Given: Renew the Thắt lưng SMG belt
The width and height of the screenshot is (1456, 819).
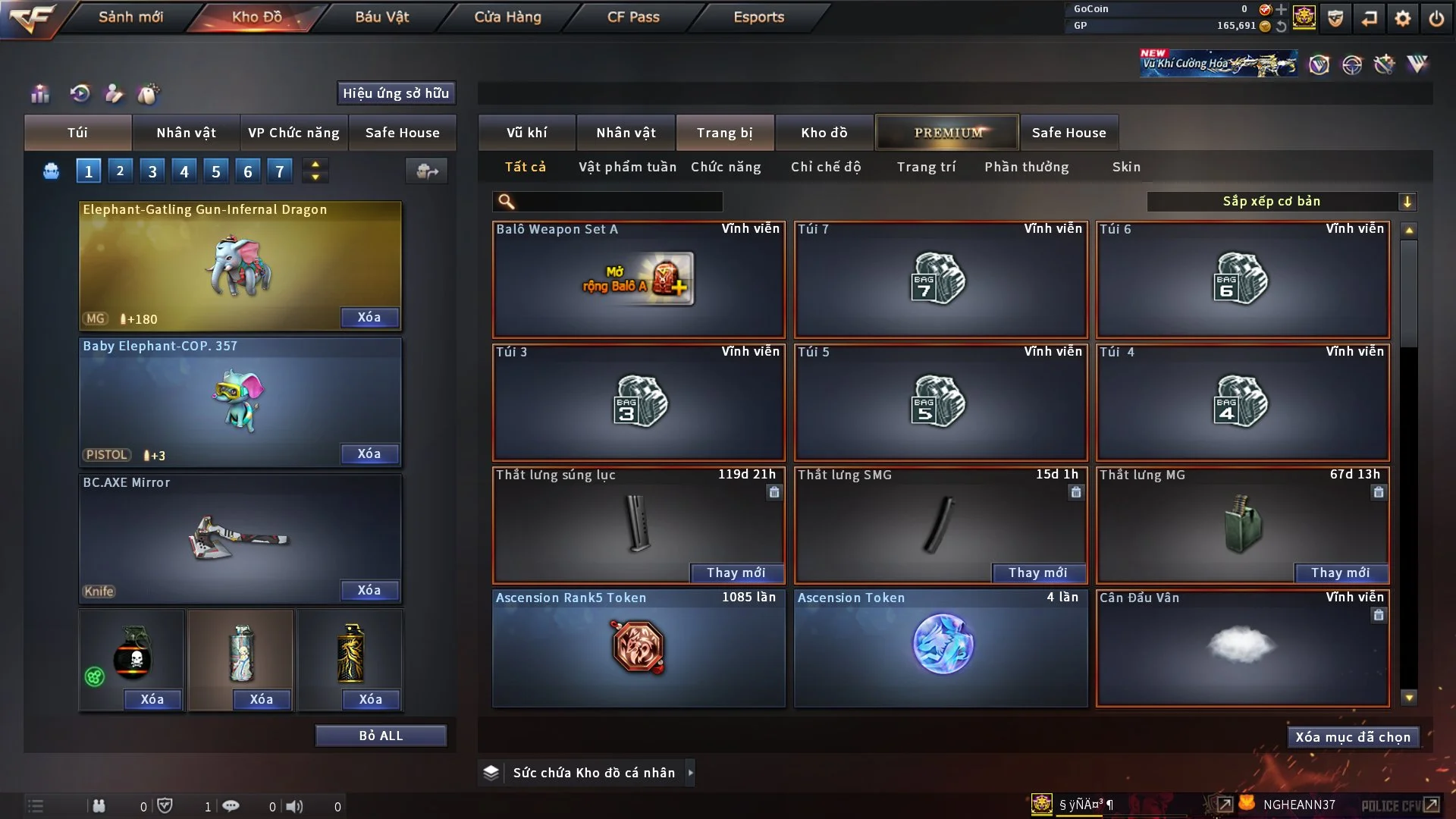Looking at the screenshot, I should [x=1038, y=573].
